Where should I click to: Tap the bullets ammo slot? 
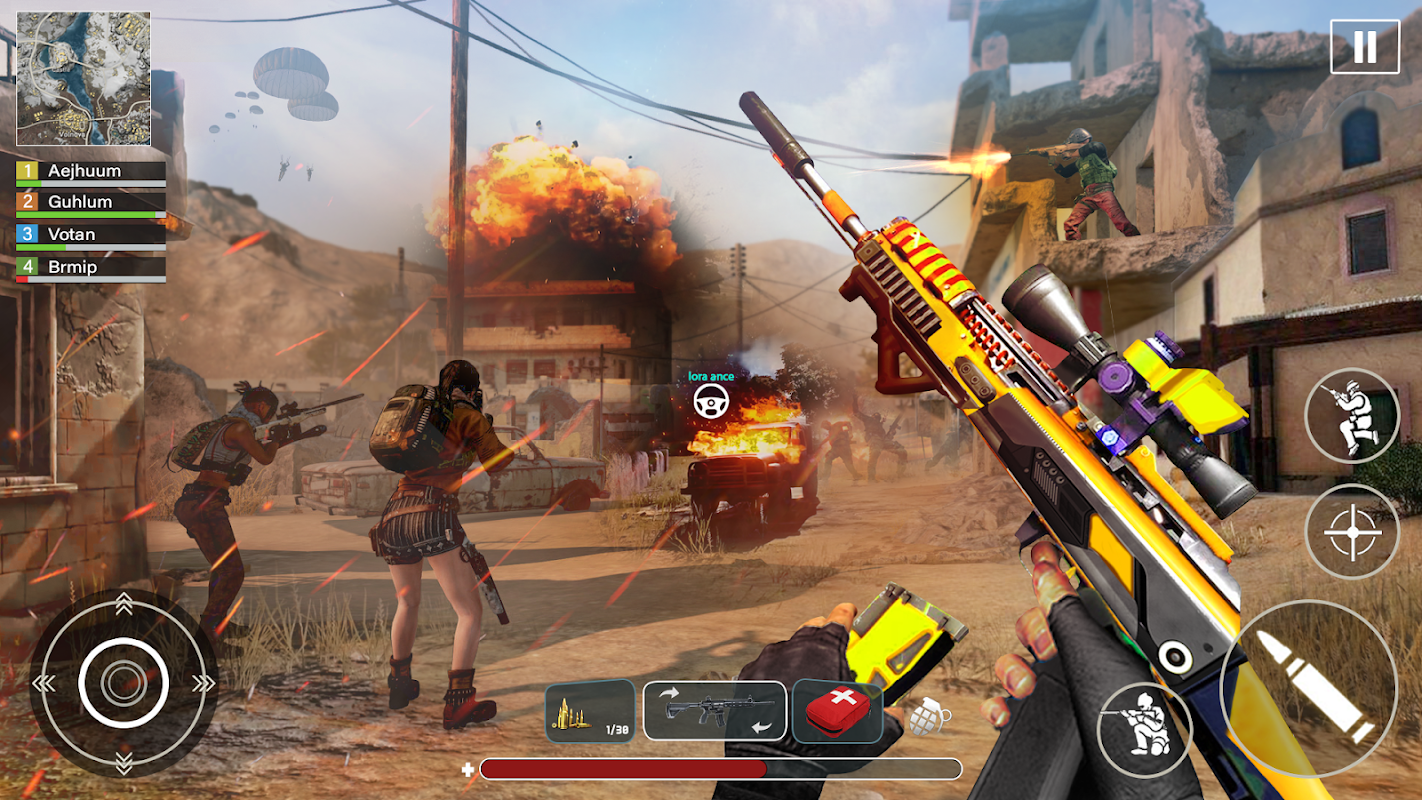[x=590, y=711]
